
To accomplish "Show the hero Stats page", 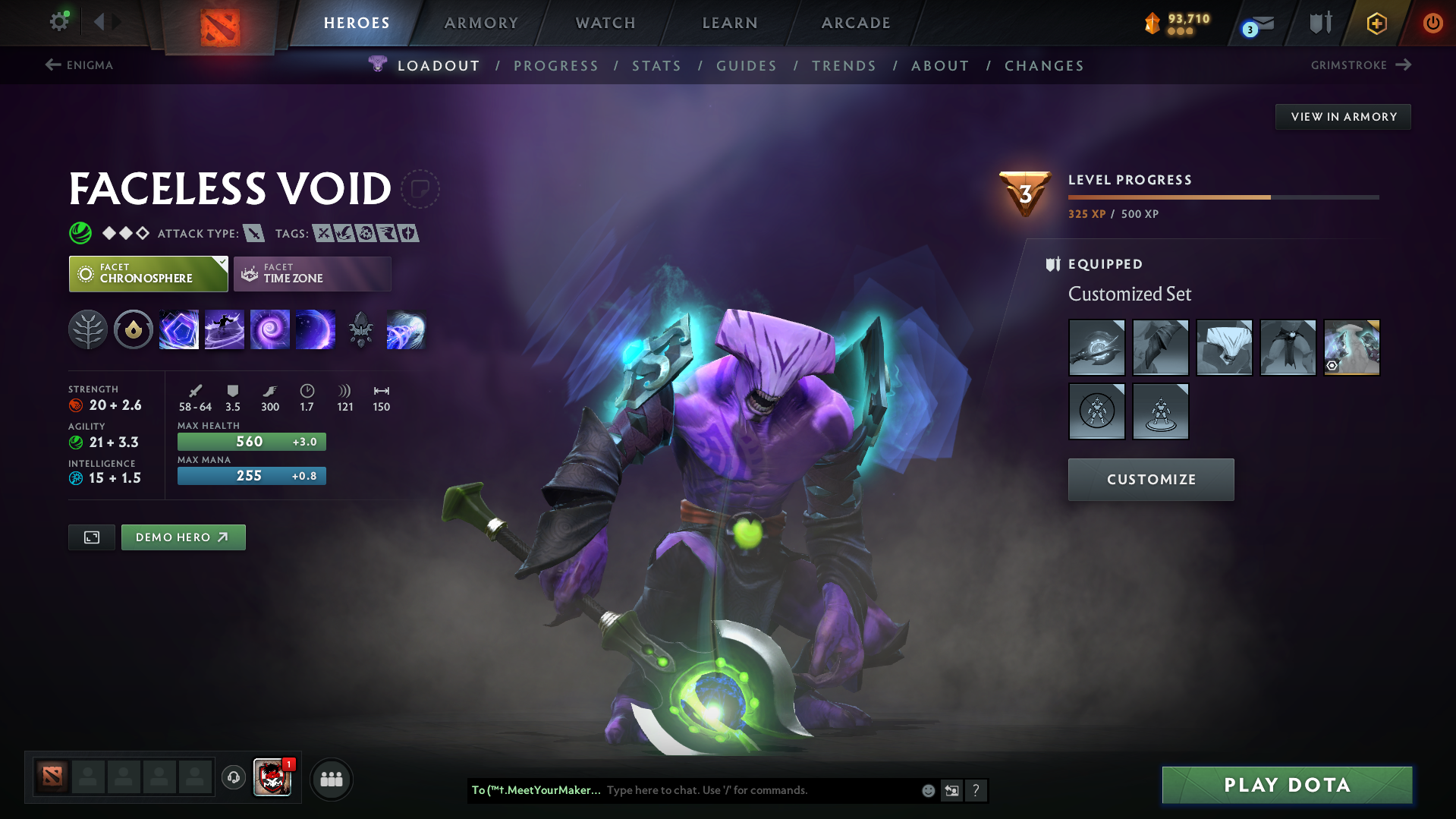I will point(656,66).
